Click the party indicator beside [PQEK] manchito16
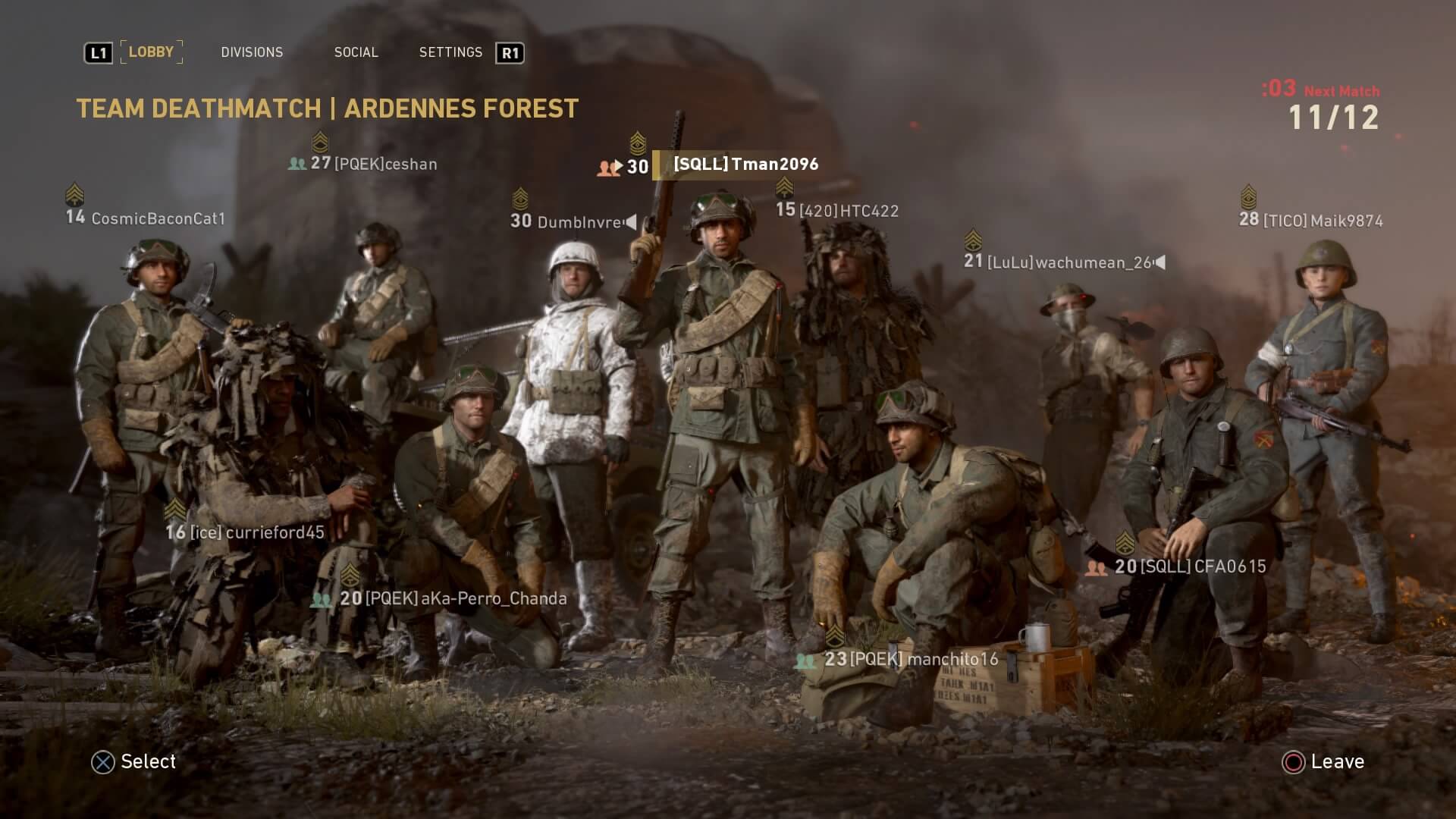Image resolution: width=1456 pixels, height=819 pixels. click(804, 661)
